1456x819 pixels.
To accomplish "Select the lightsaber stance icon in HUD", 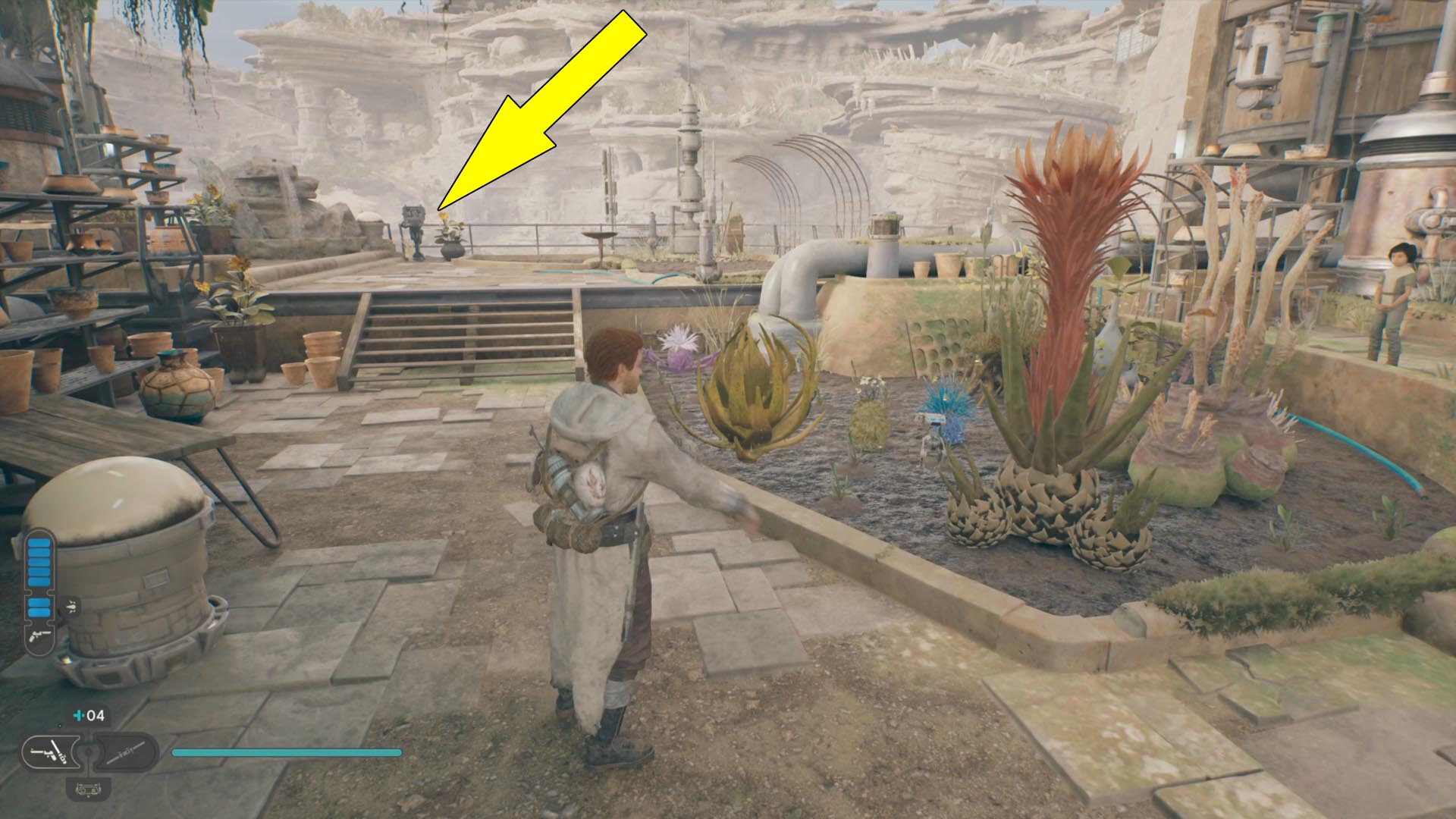I will 125,753.
